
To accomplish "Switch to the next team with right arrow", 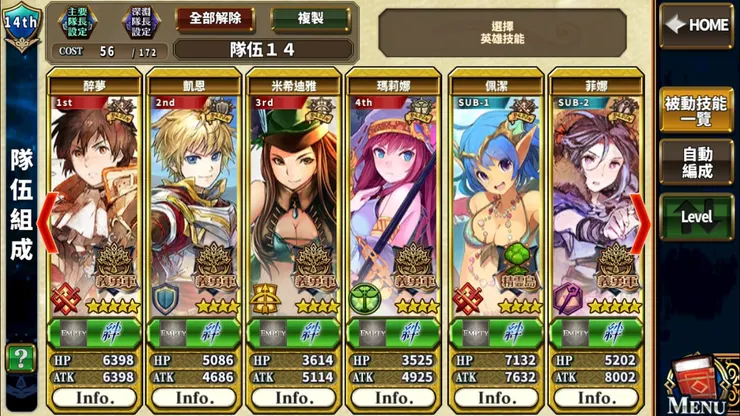I will point(639,225).
